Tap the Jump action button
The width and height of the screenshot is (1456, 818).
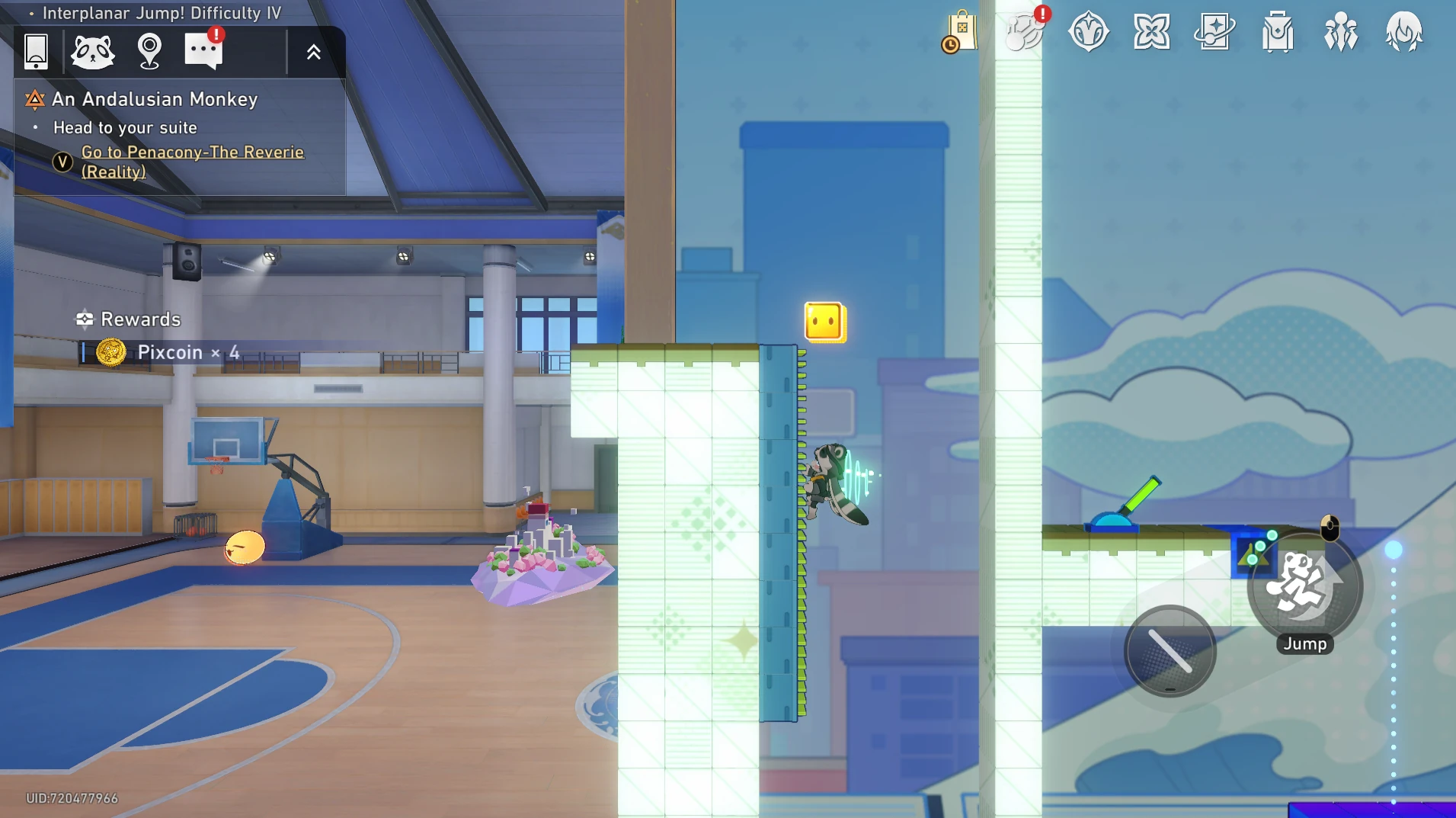point(1304,589)
